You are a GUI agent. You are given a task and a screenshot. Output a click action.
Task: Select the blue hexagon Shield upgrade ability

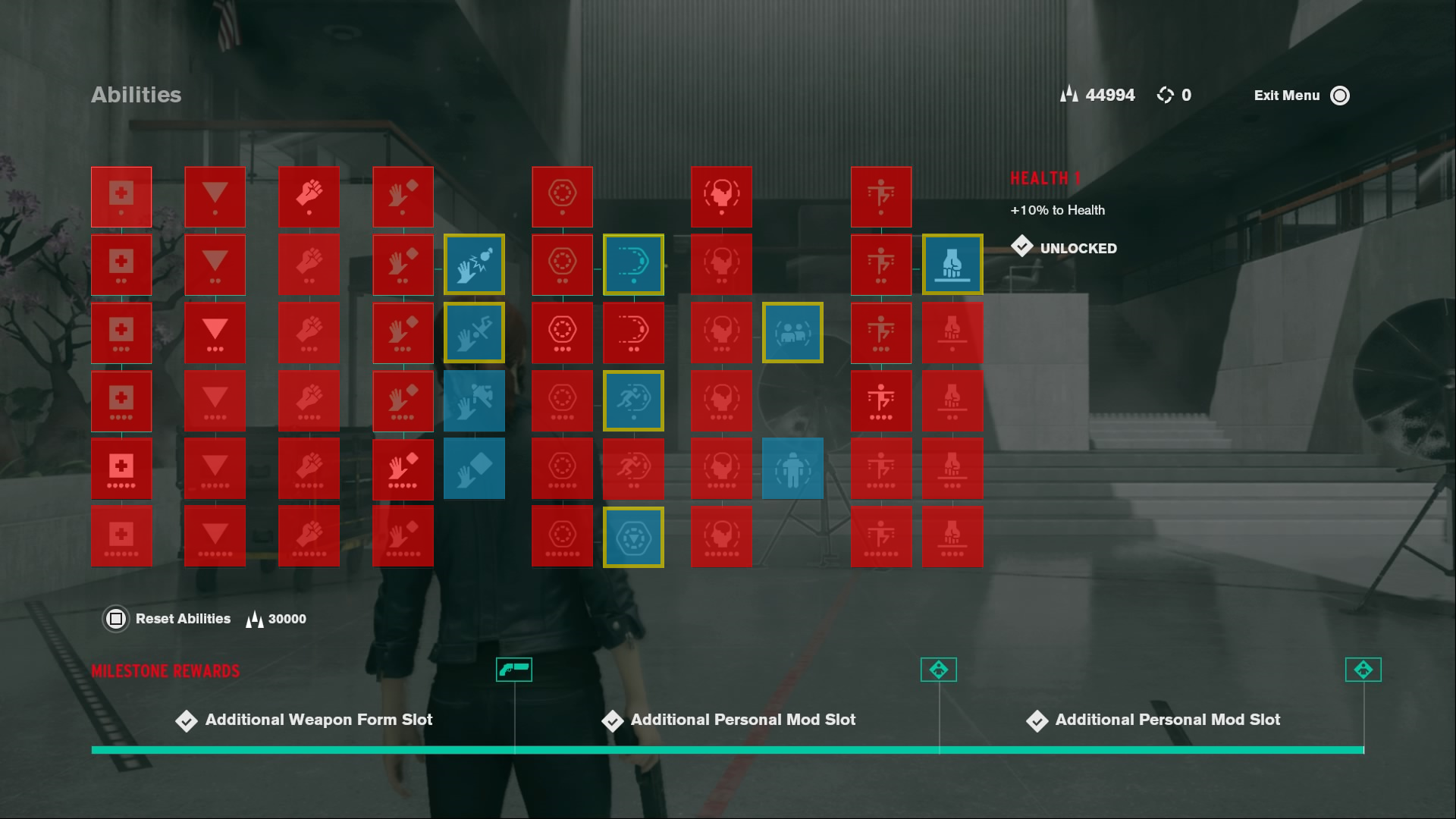pyautogui.click(x=634, y=537)
